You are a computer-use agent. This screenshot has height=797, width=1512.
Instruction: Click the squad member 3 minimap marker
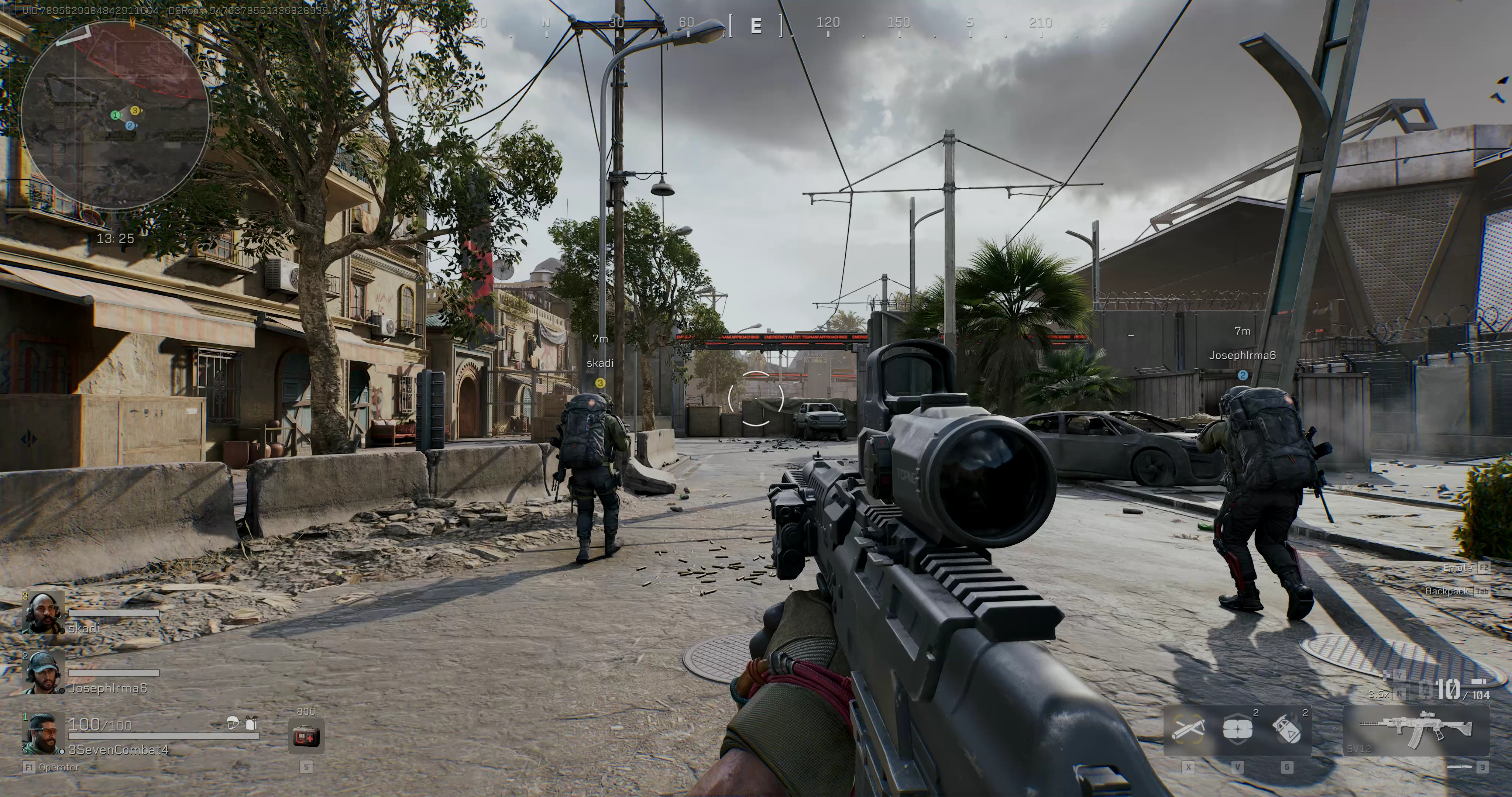135,110
